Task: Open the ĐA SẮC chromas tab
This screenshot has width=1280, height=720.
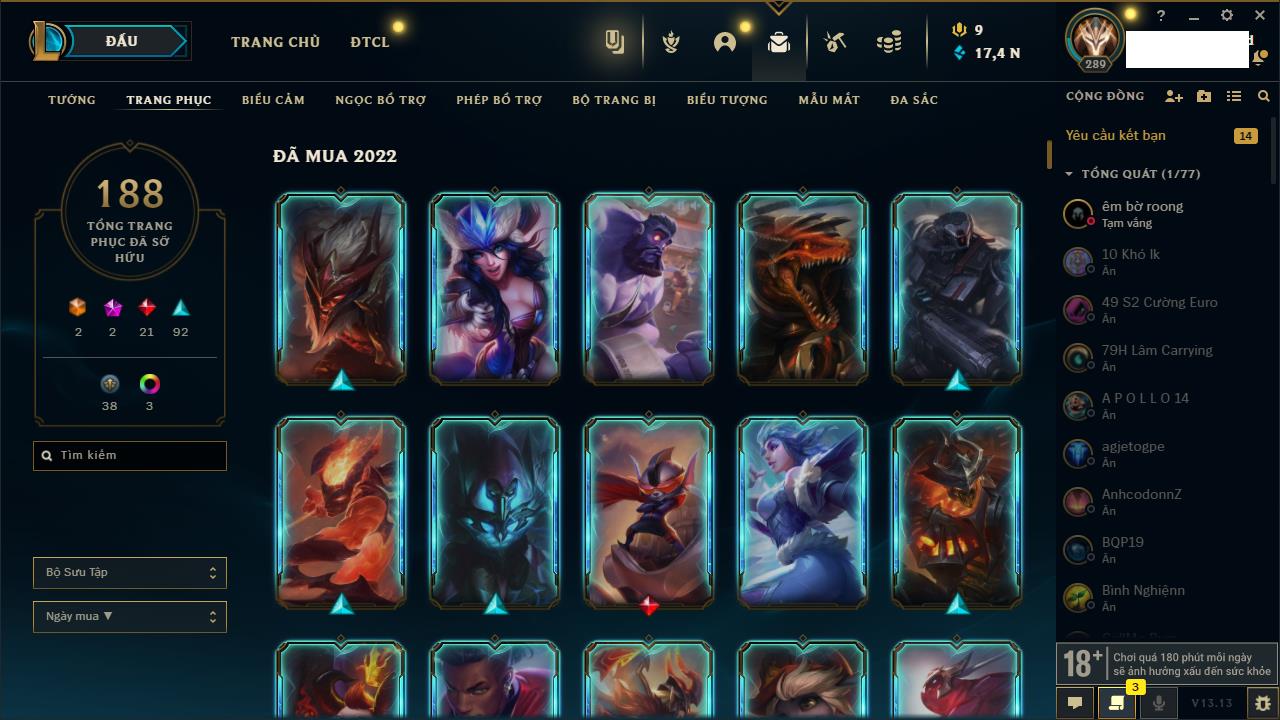Action: (914, 100)
